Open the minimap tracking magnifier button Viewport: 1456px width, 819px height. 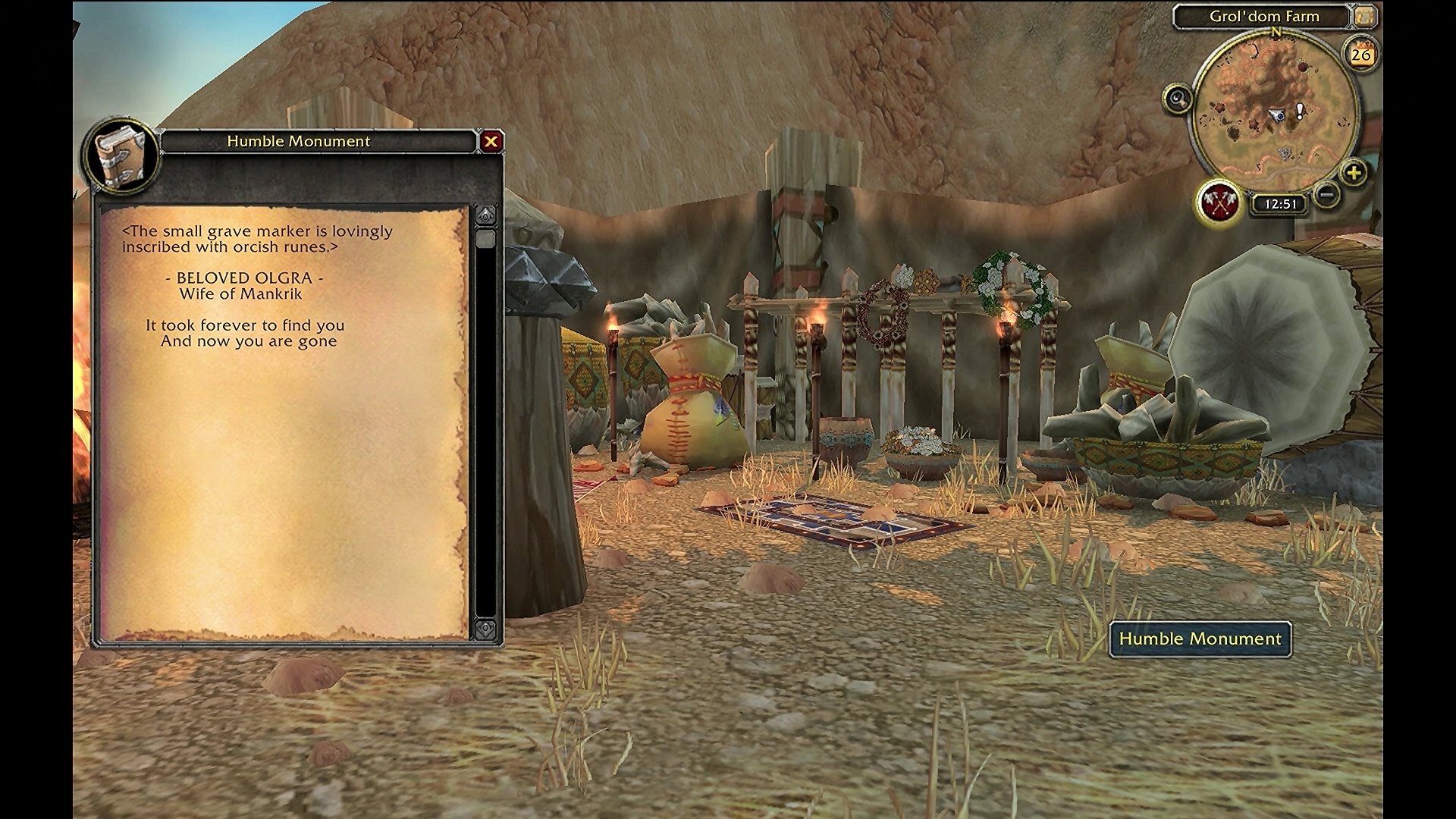[1178, 99]
